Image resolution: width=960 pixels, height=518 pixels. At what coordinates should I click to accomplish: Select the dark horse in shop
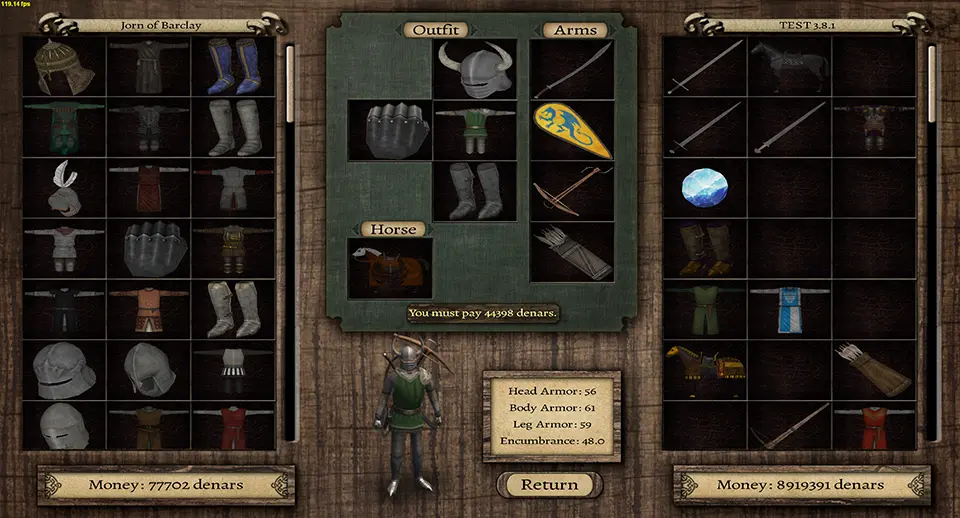pos(790,66)
